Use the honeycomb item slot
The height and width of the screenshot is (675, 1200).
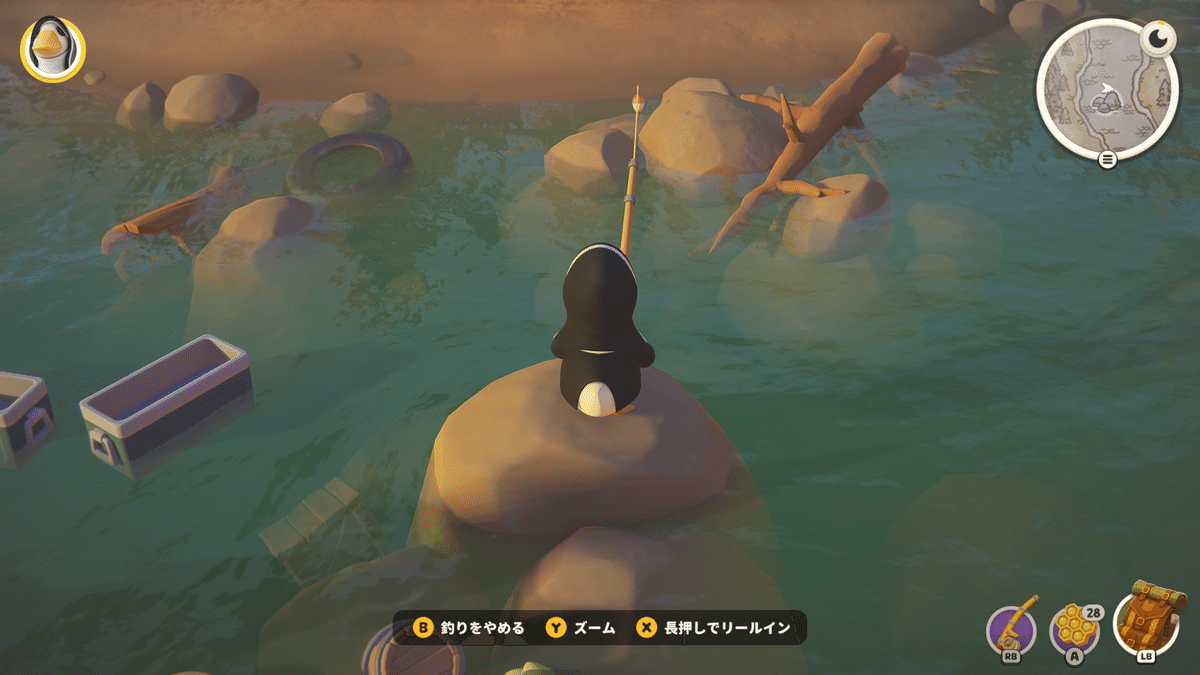pyautogui.click(x=1075, y=629)
